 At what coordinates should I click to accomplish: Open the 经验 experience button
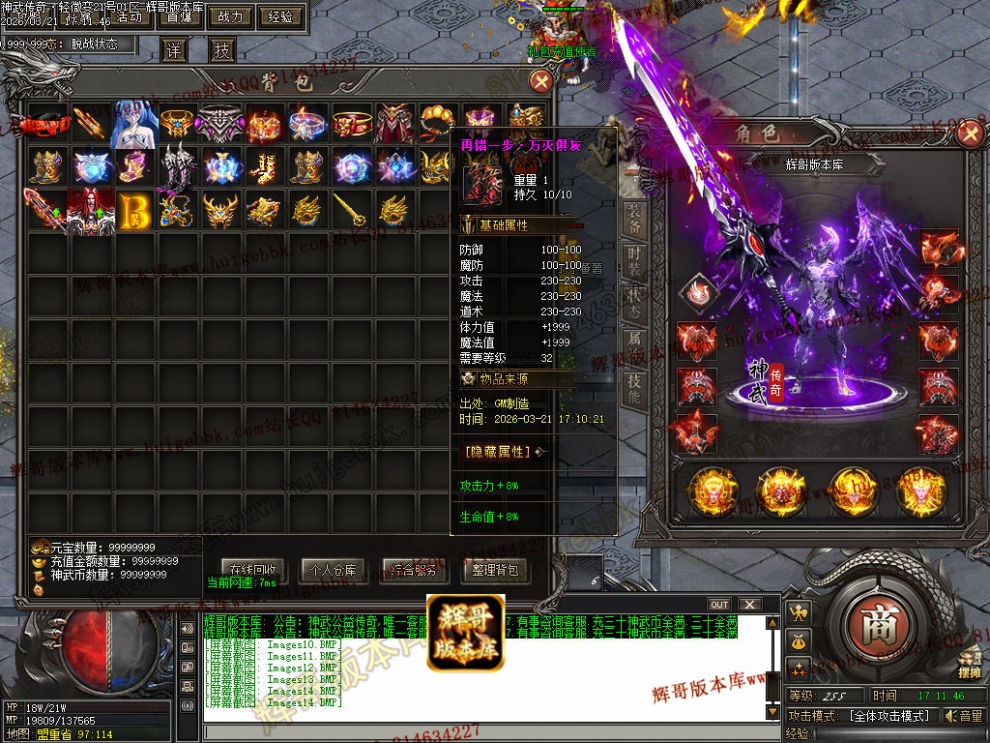pos(281,17)
